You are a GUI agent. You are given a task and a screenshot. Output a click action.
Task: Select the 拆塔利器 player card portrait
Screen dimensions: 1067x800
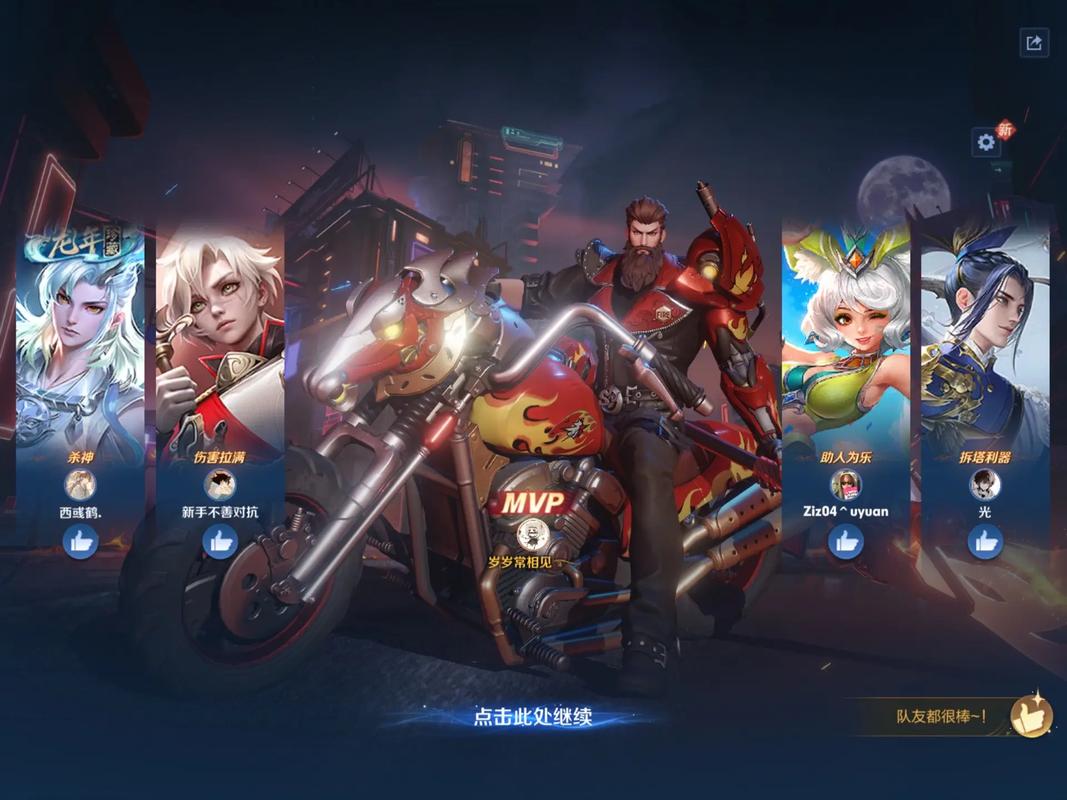(x=985, y=340)
